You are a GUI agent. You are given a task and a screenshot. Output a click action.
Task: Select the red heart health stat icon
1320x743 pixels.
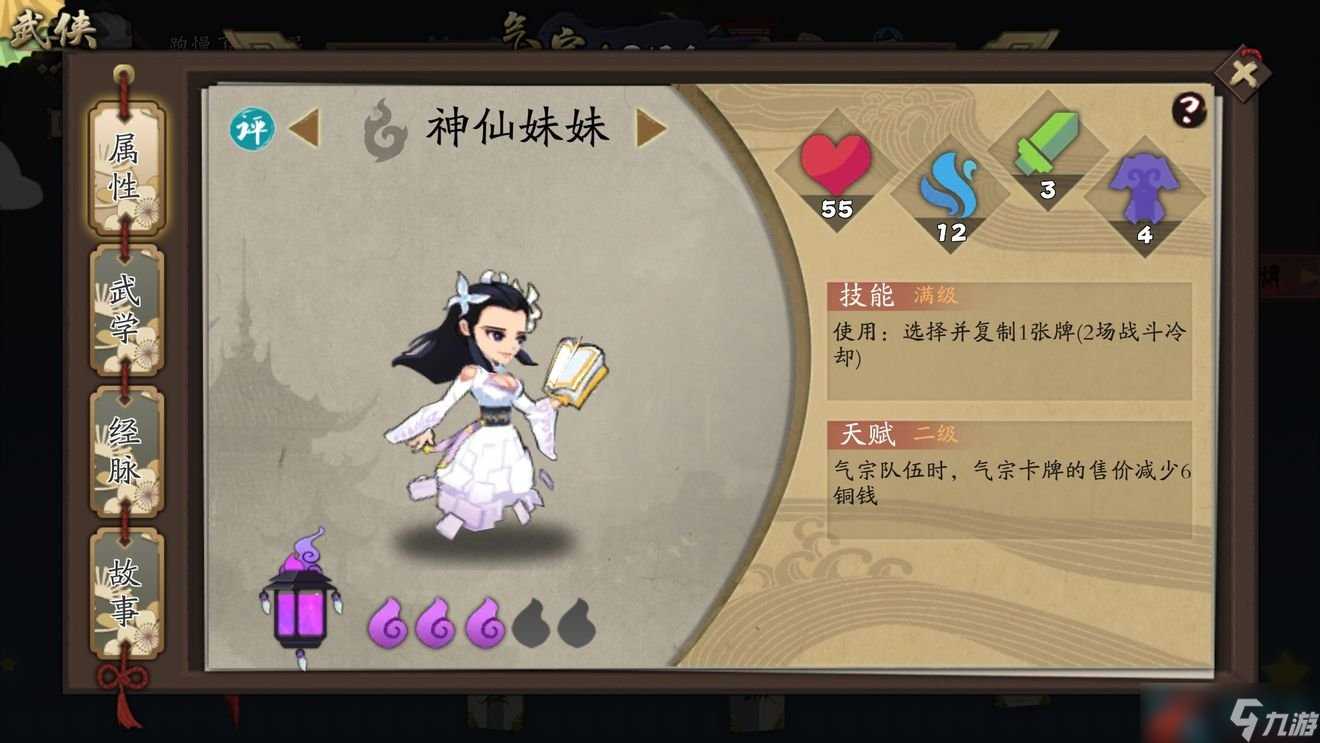point(836,166)
